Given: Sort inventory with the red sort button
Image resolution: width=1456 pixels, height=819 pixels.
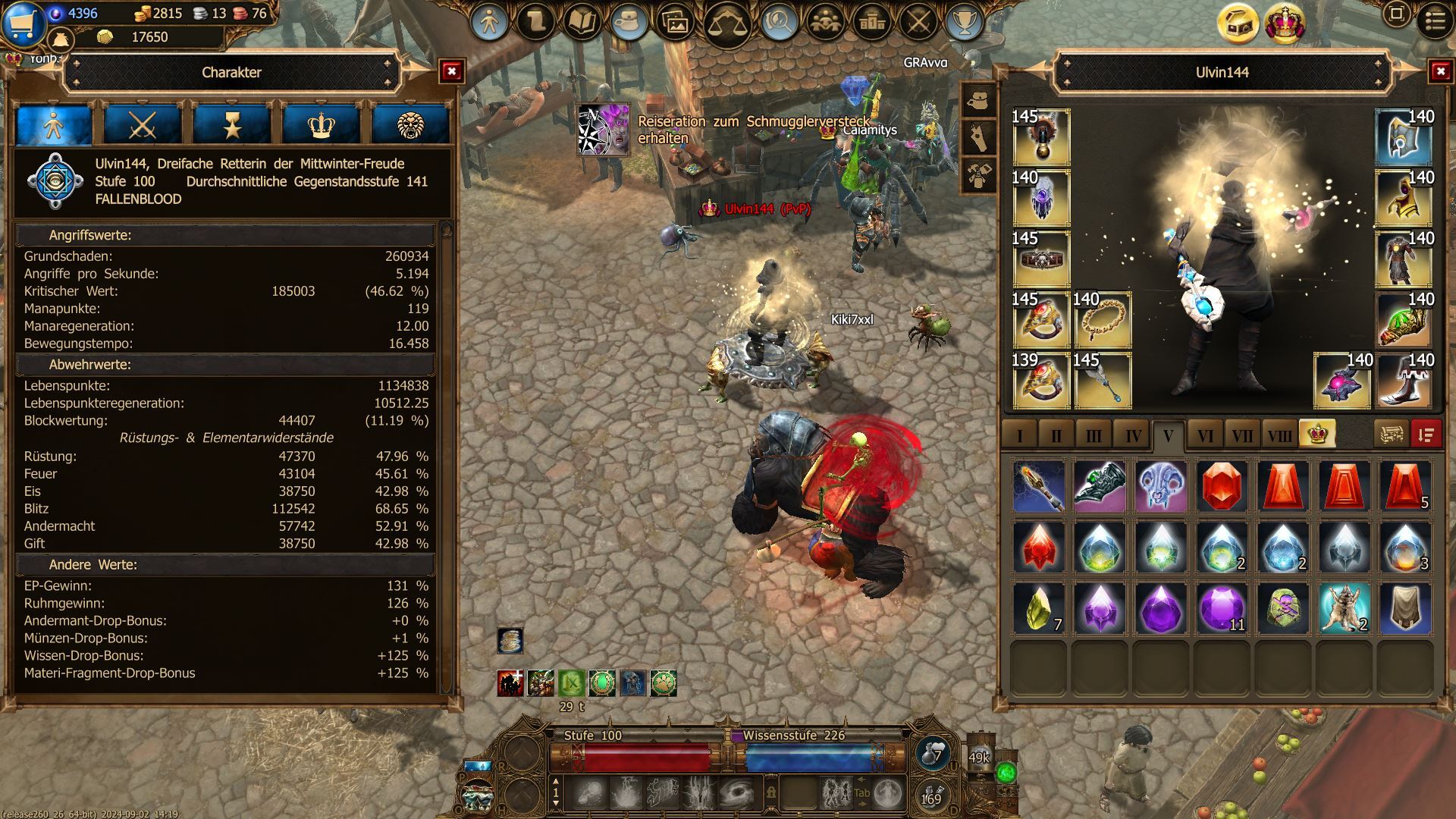Looking at the screenshot, I should [1426, 435].
